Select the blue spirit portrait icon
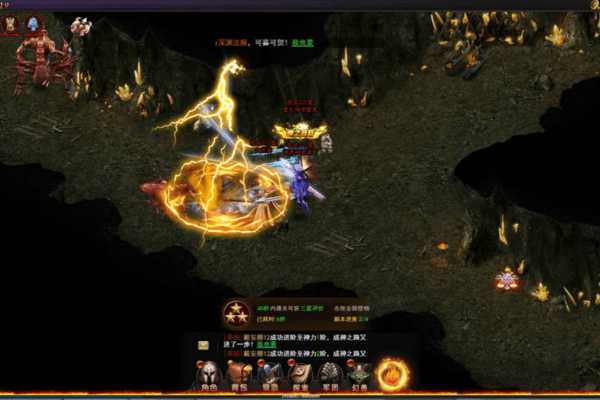600x400 pixels. [x=35, y=21]
